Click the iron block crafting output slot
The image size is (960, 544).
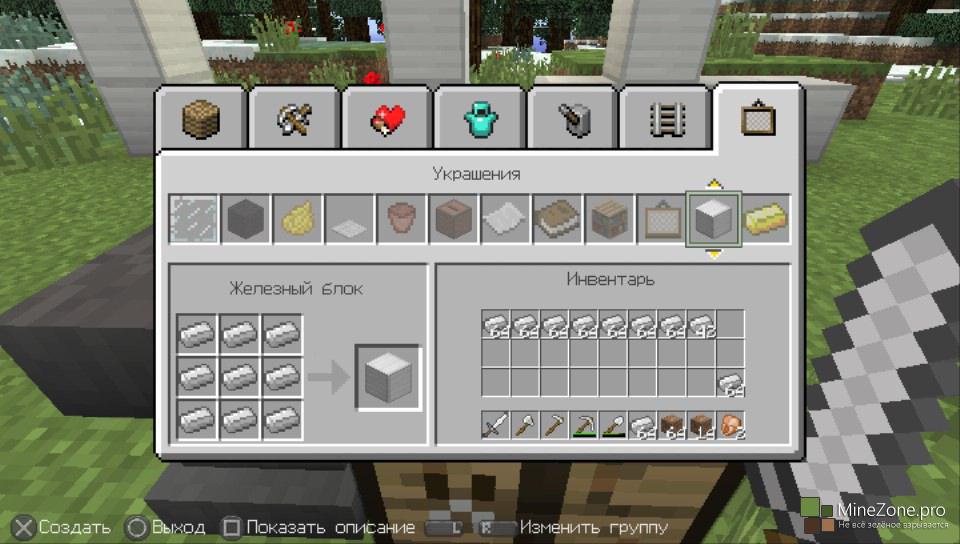tap(388, 378)
